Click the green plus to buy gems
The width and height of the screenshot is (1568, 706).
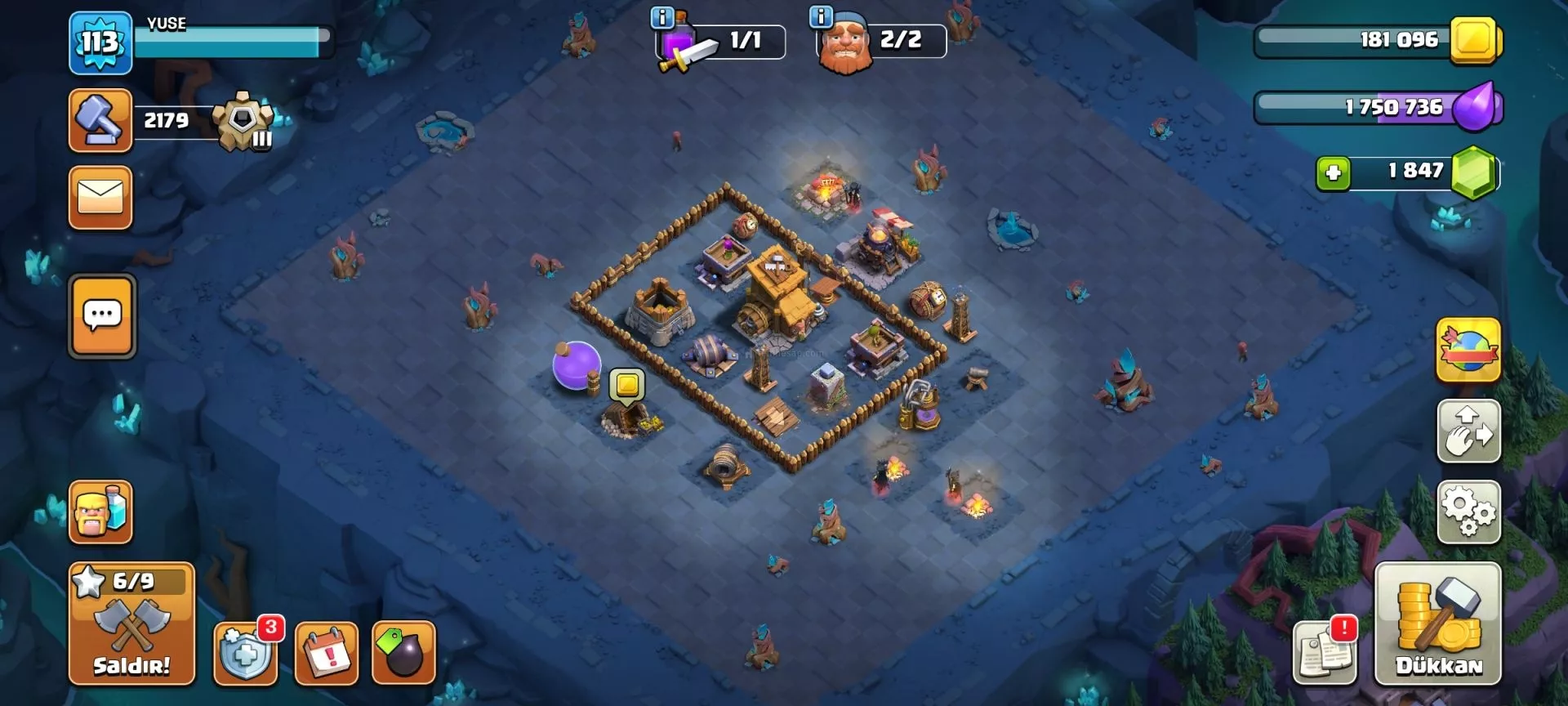[x=1333, y=173]
